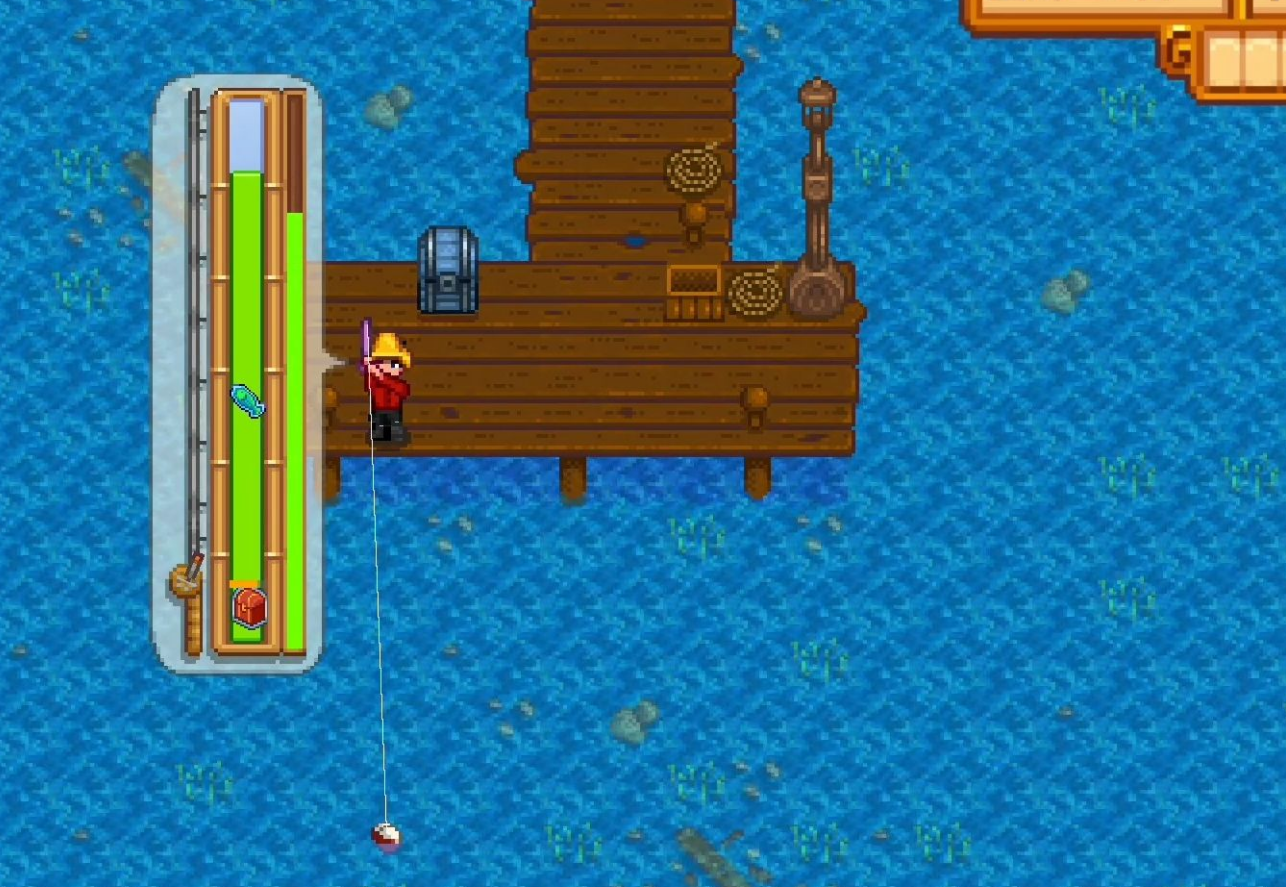
Task: Select the treasure chest in the fishing bar
Action: coord(249,607)
